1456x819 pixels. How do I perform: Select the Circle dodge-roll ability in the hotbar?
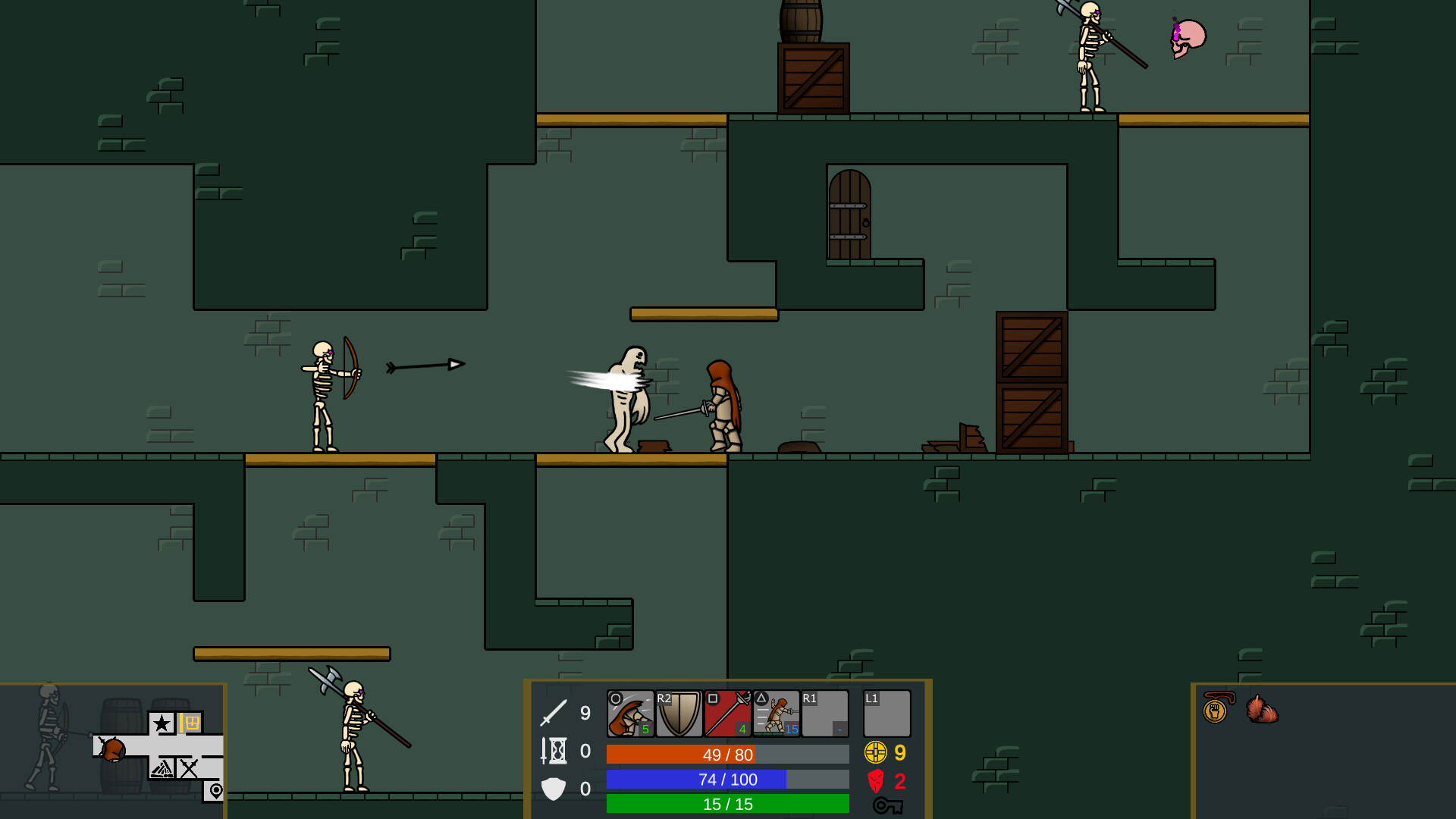coord(629,713)
